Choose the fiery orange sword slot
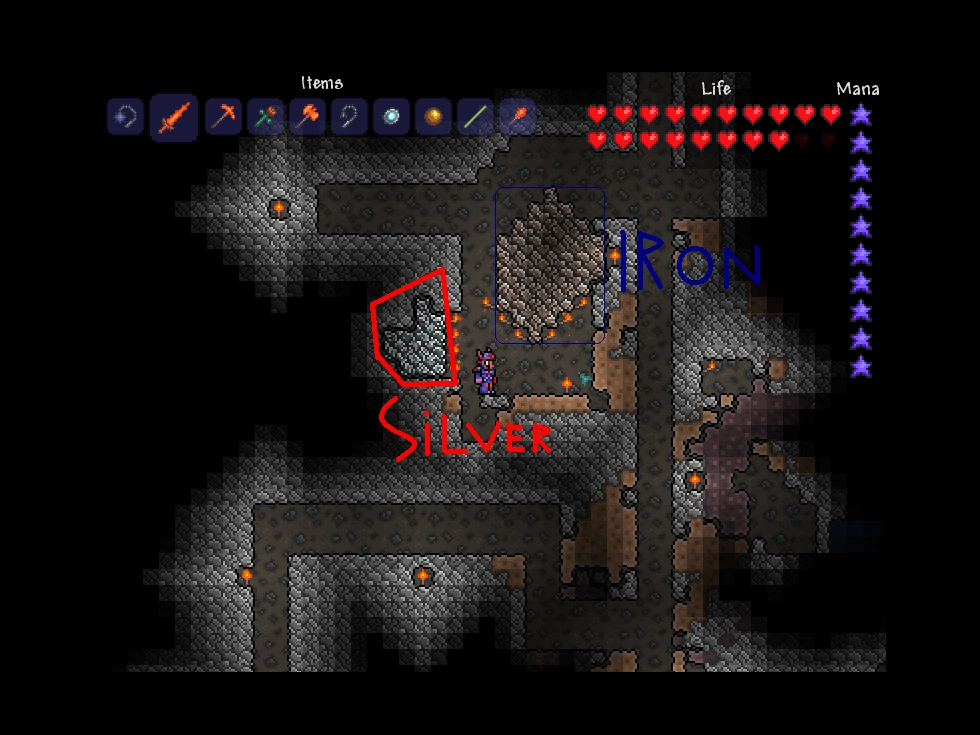The width and height of the screenshot is (980, 735). pyautogui.click(x=173, y=118)
